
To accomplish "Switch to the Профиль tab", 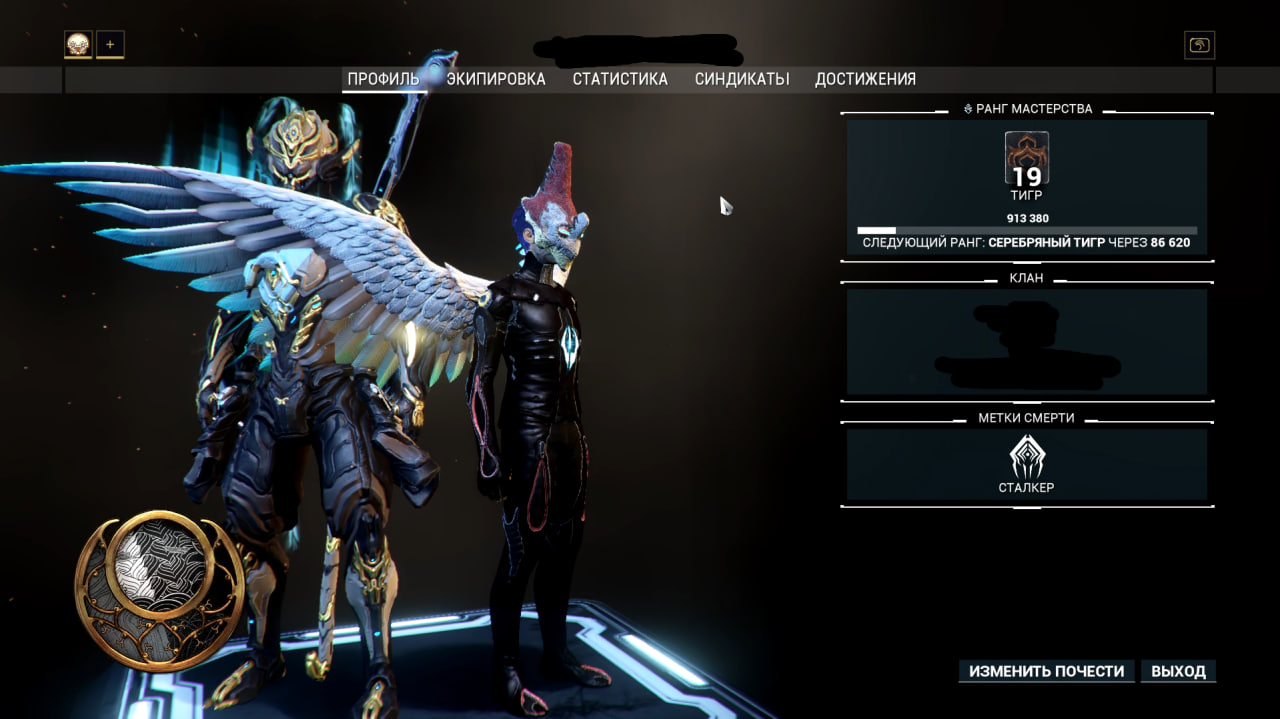I will pos(383,79).
